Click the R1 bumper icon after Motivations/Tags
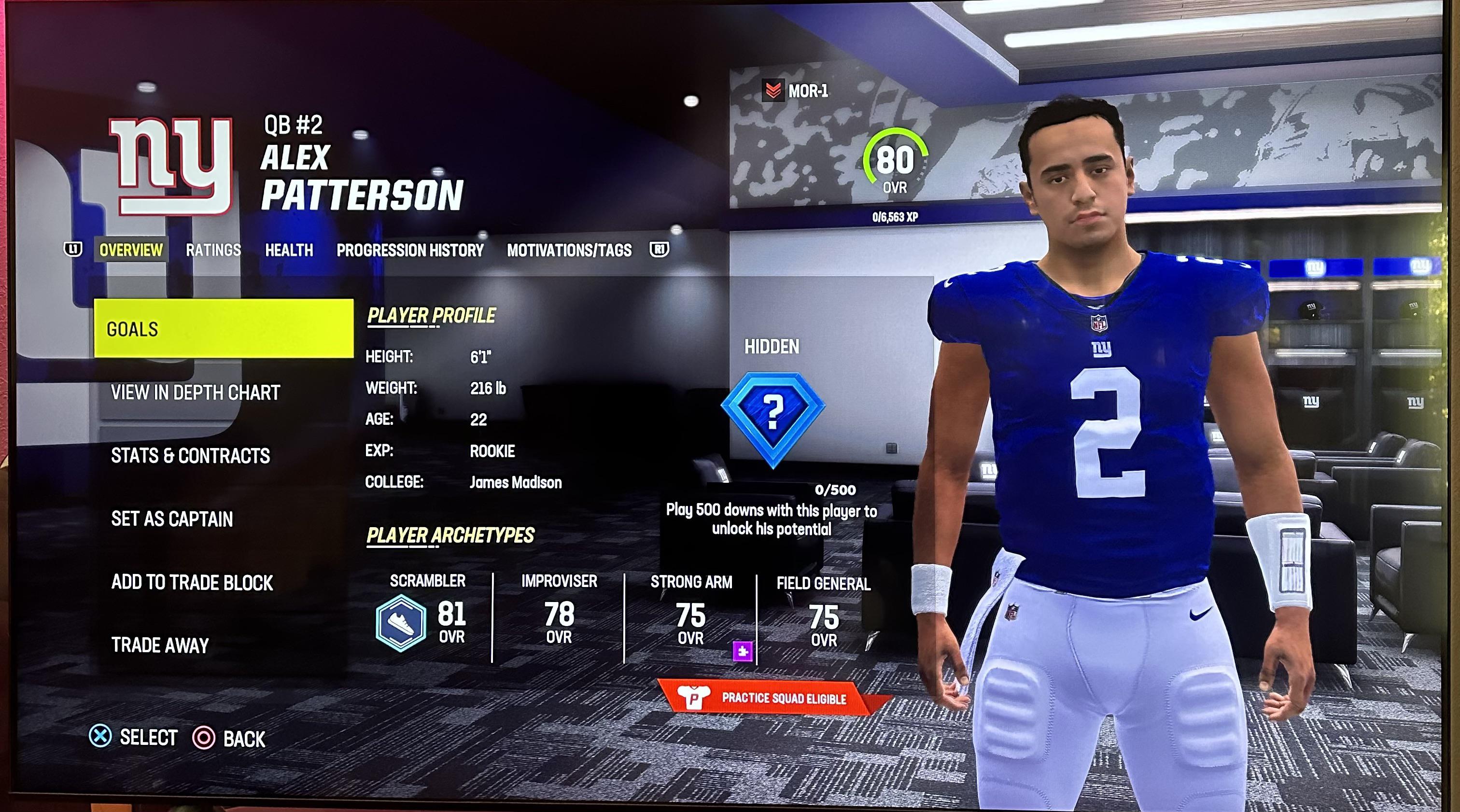This screenshot has width=1460, height=812. tap(660, 249)
